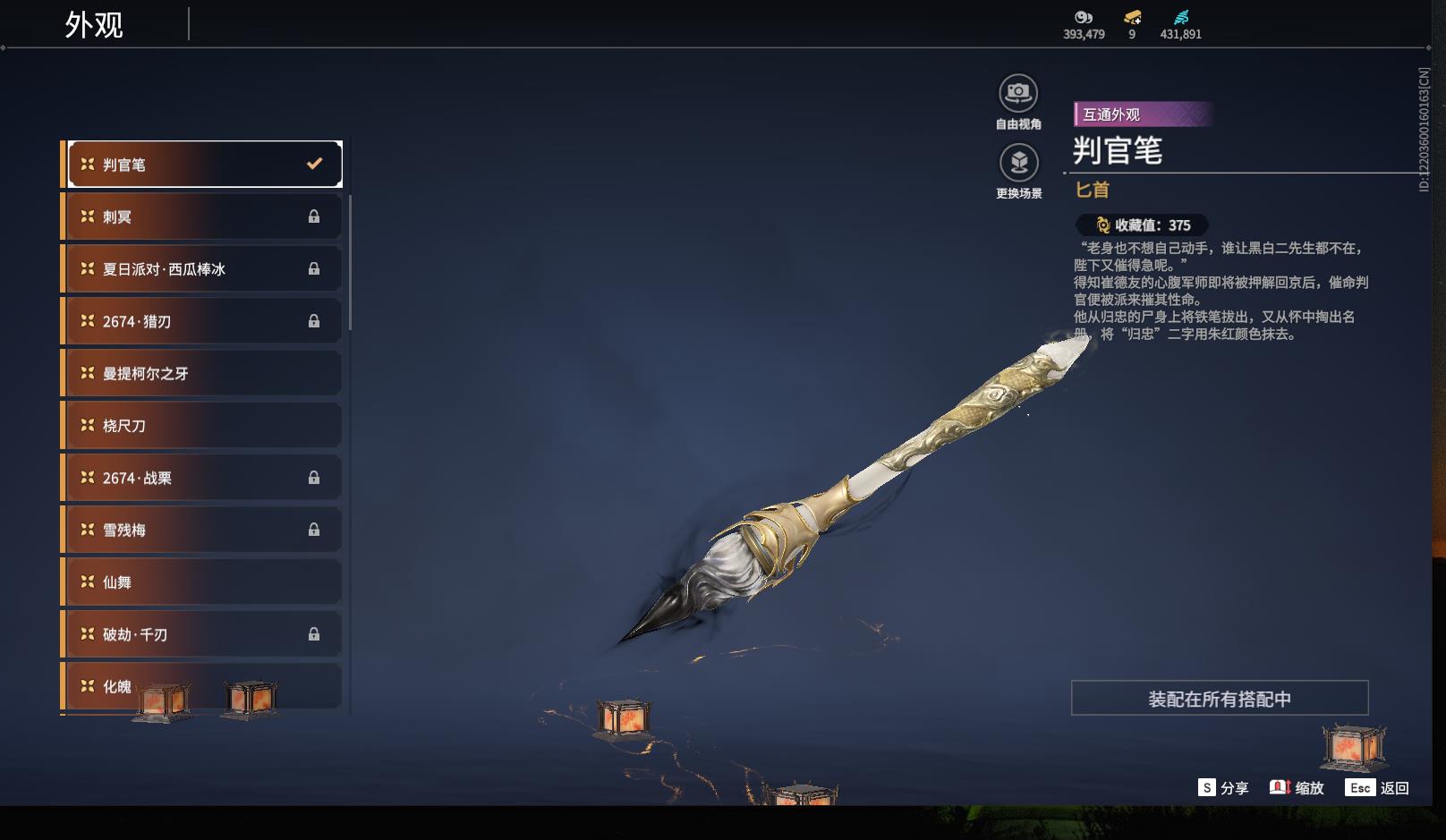
Task: Go back using the 返回 button
Action: pos(1377,788)
